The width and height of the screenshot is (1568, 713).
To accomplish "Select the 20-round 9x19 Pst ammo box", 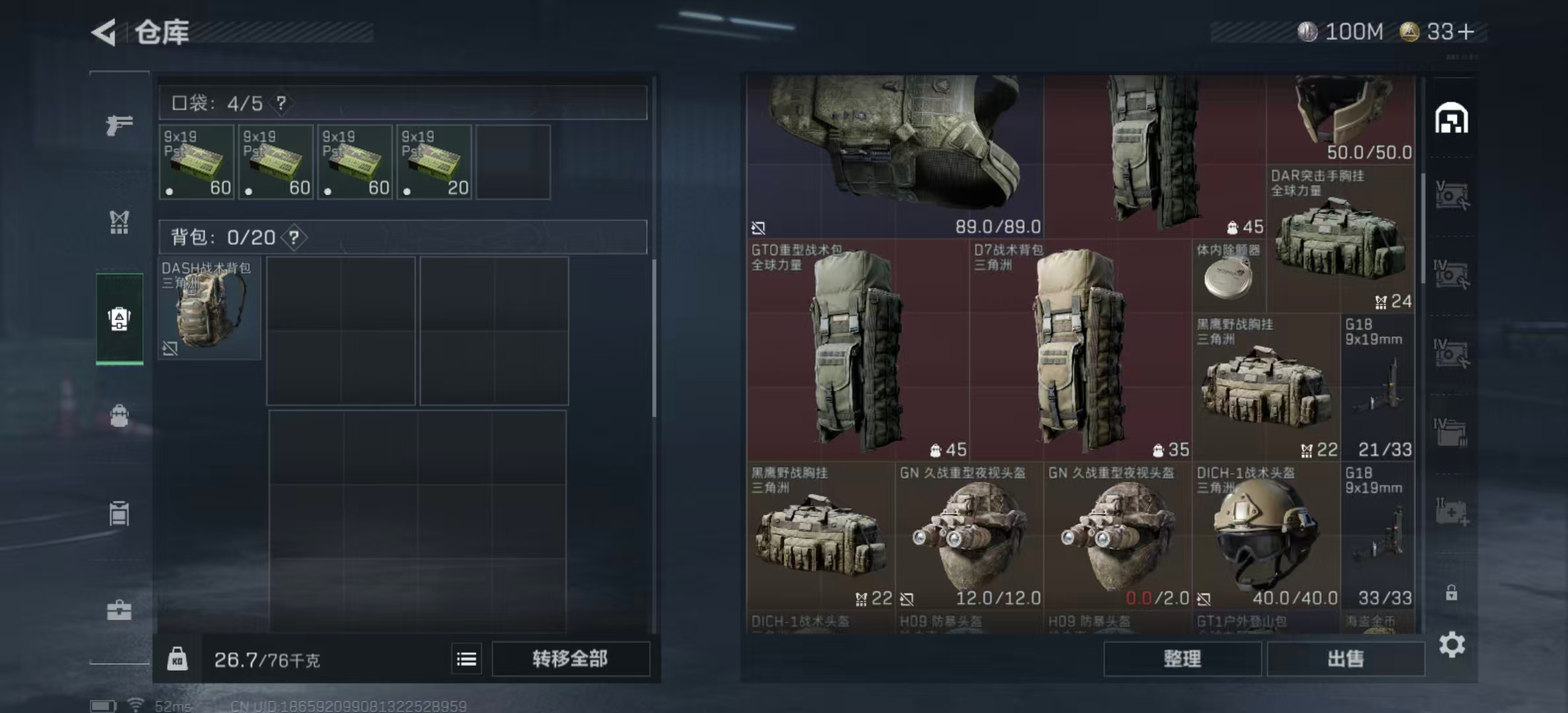I will click(x=434, y=162).
